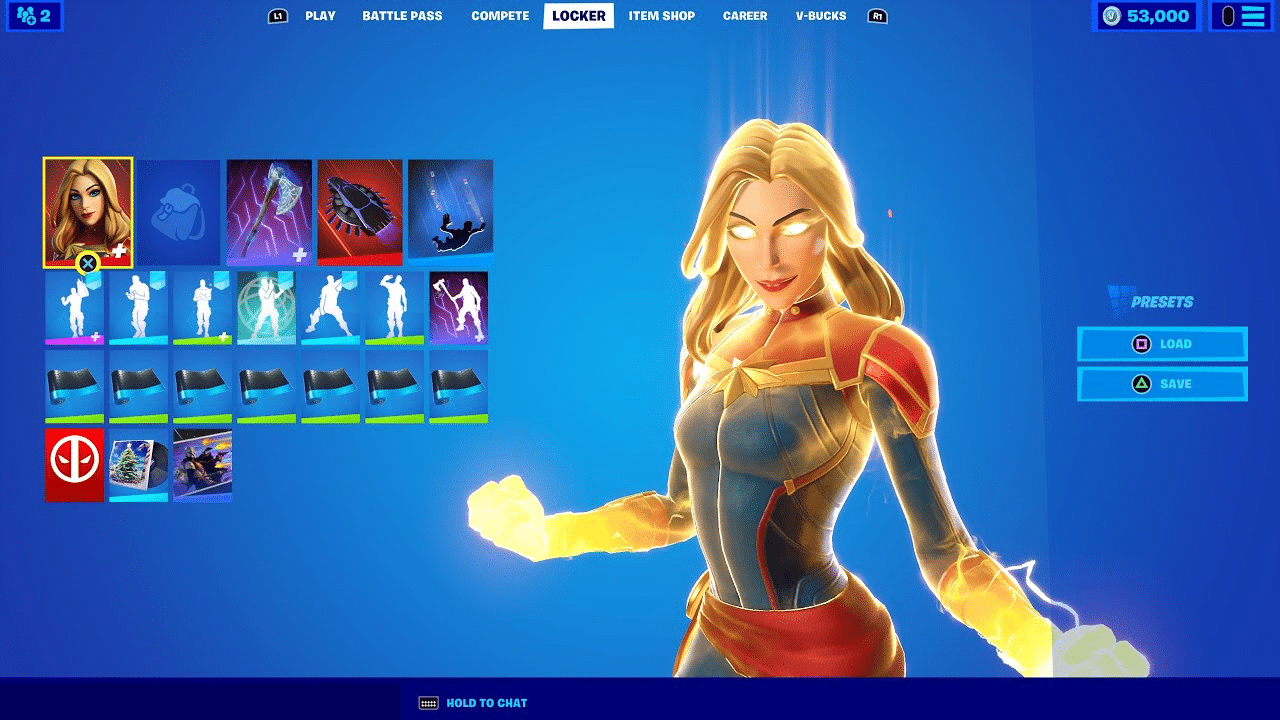Select the loading screen slot
The image size is (1280, 720).
pos(202,463)
